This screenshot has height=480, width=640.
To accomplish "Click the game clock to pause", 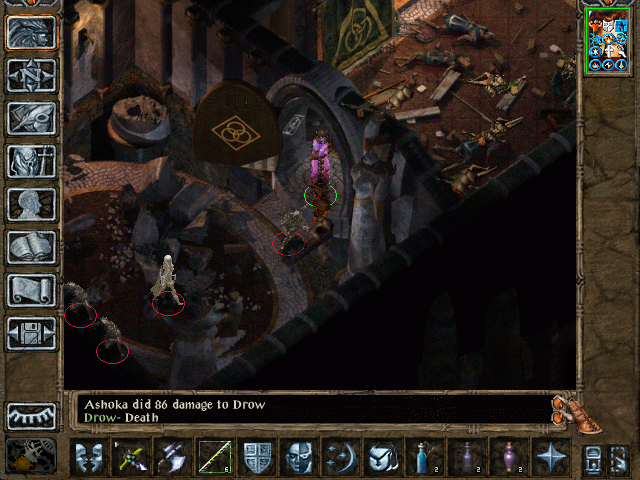I will [x=31, y=455].
